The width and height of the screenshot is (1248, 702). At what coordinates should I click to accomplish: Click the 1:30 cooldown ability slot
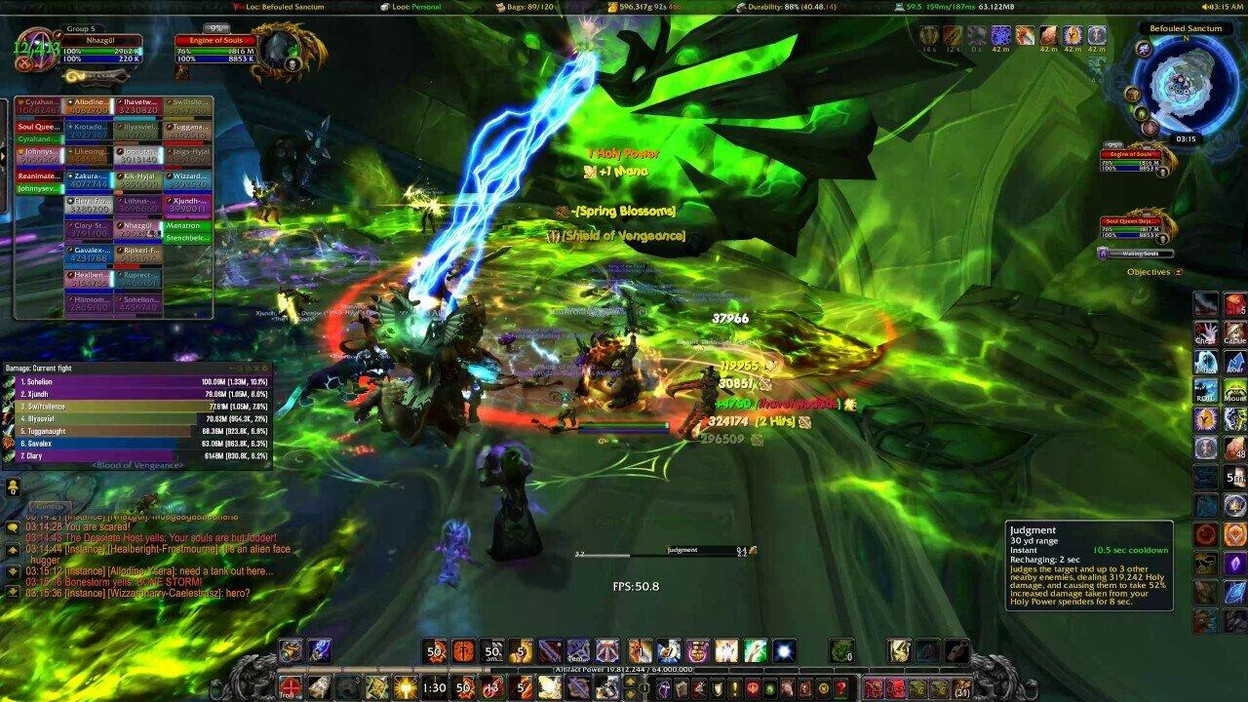[434, 688]
